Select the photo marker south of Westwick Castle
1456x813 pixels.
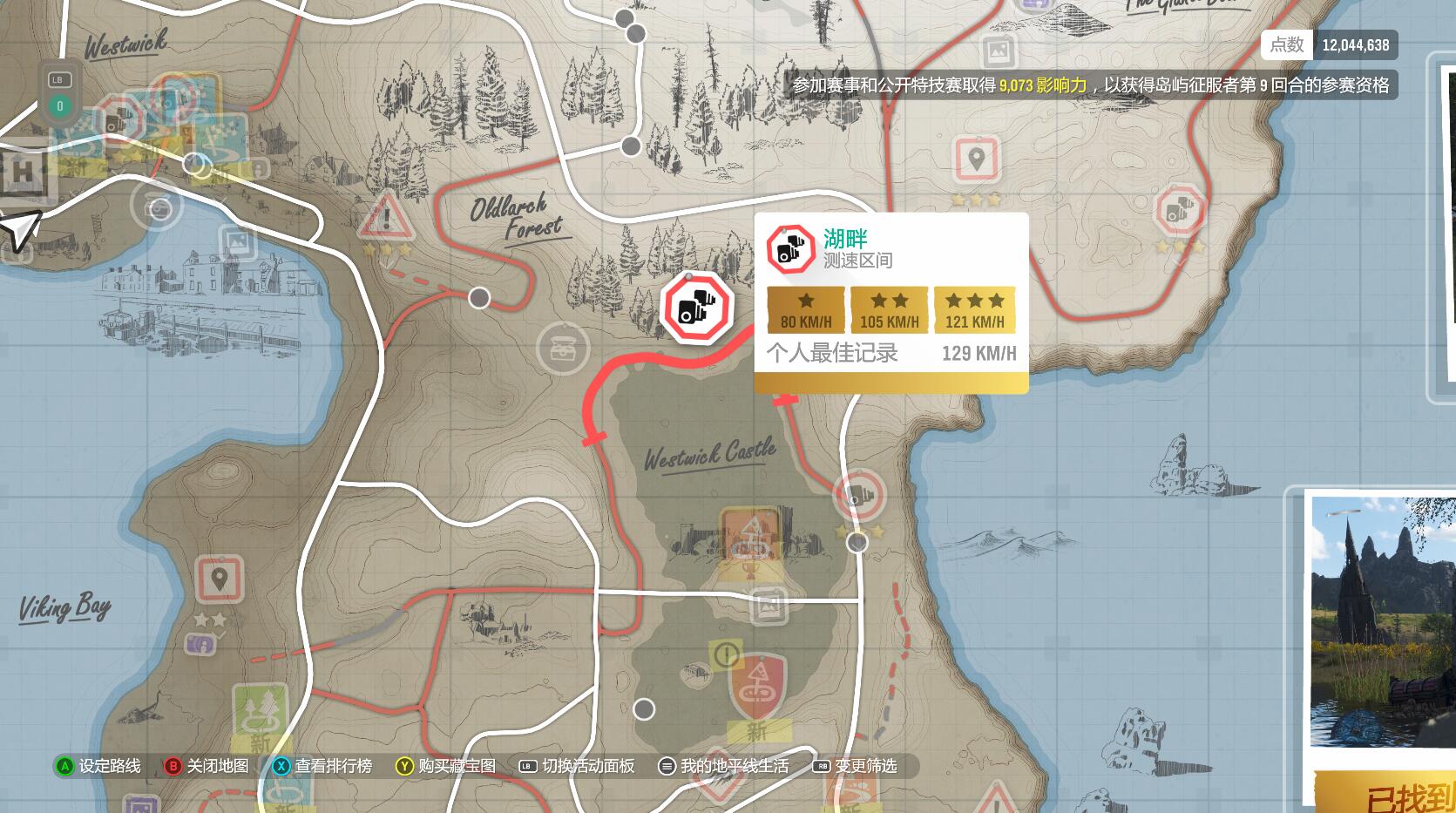click(768, 605)
